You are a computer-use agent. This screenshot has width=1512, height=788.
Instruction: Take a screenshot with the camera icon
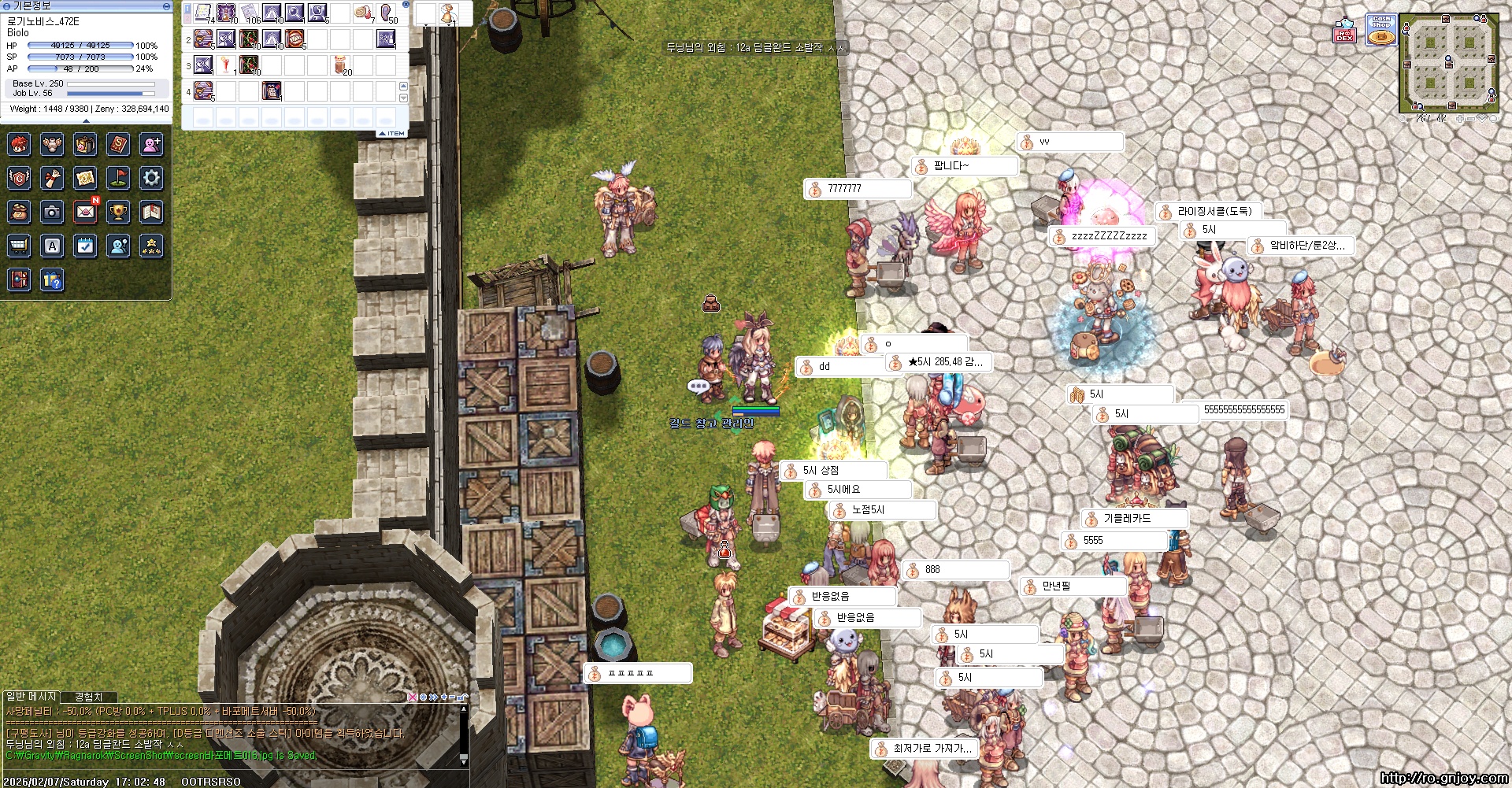[x=52, y=212]
